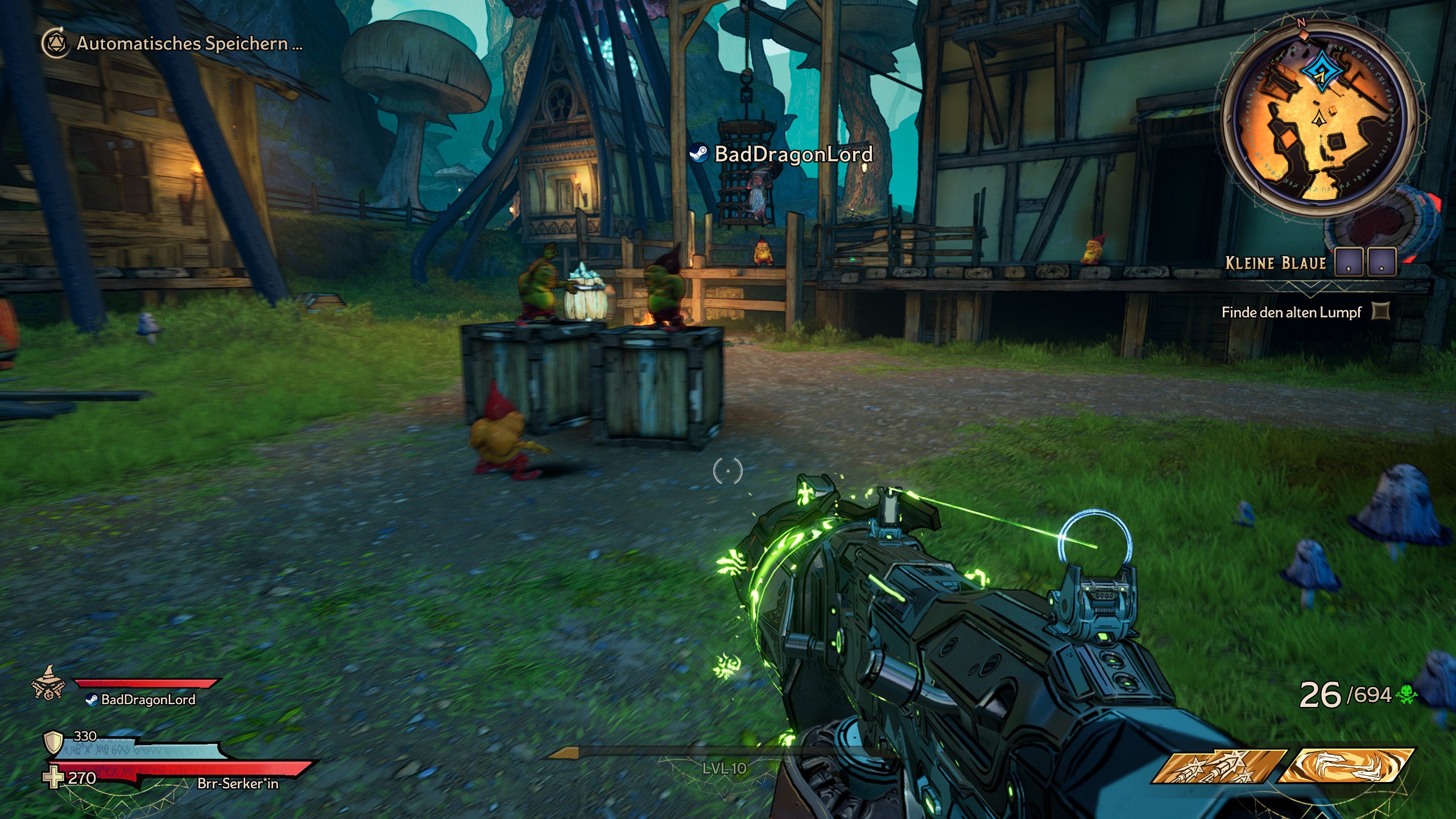Click the green skull ammo type icon

click(1407, 694)
